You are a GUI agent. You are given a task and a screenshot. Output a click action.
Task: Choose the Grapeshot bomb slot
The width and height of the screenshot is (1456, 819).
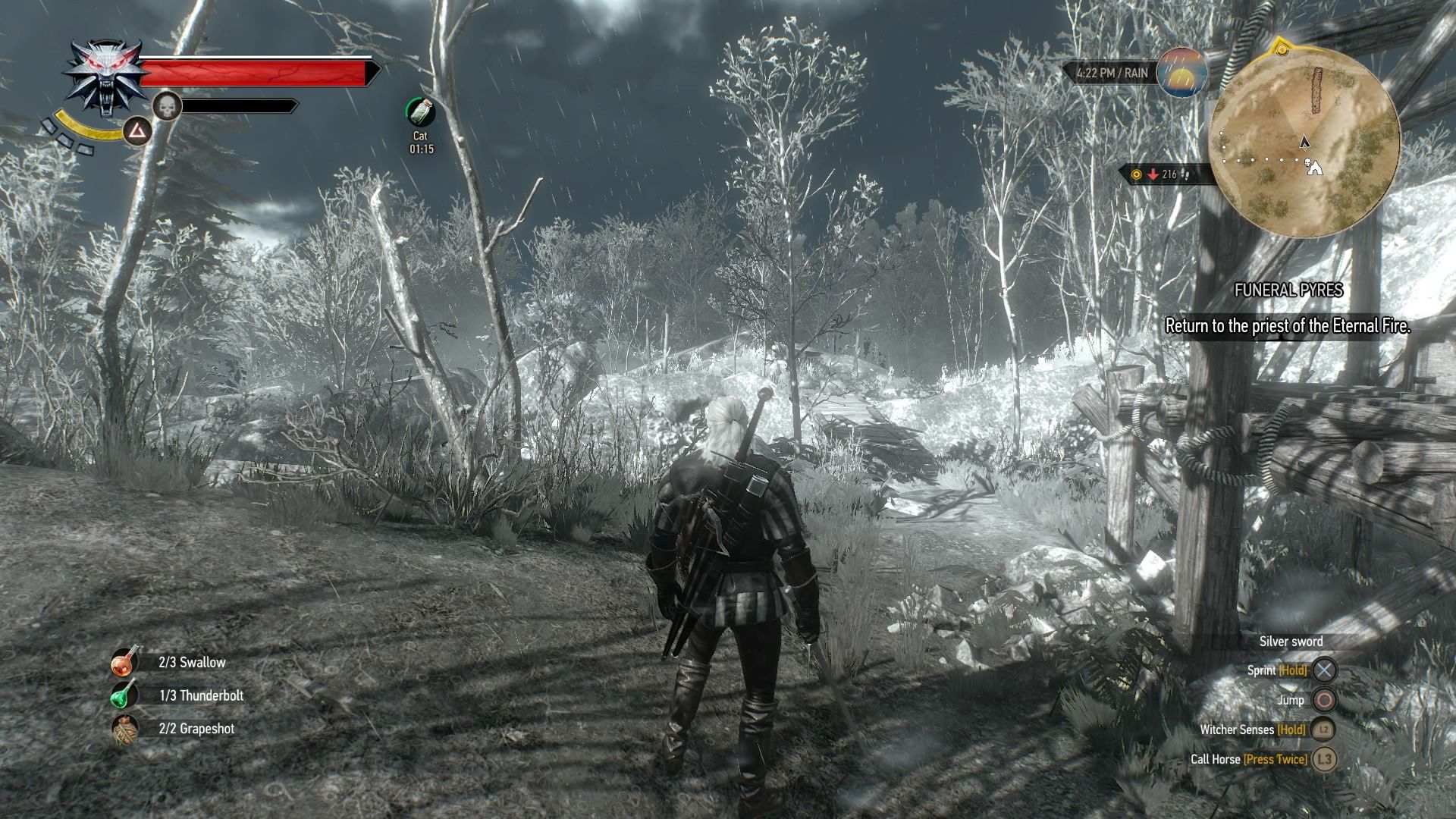pyautogui.click(x=125, y=729)
